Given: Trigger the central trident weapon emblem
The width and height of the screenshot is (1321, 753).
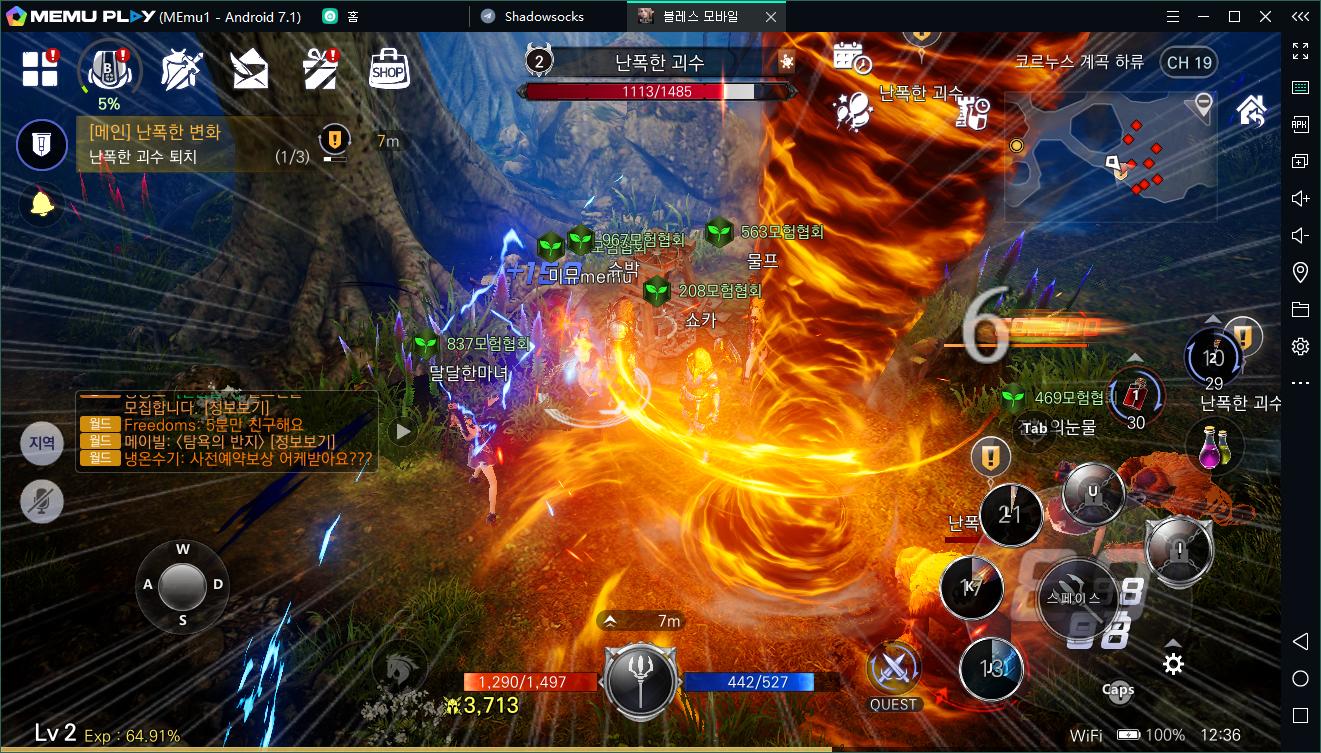Looking at the screenshot, I should [x=641, y=680].
